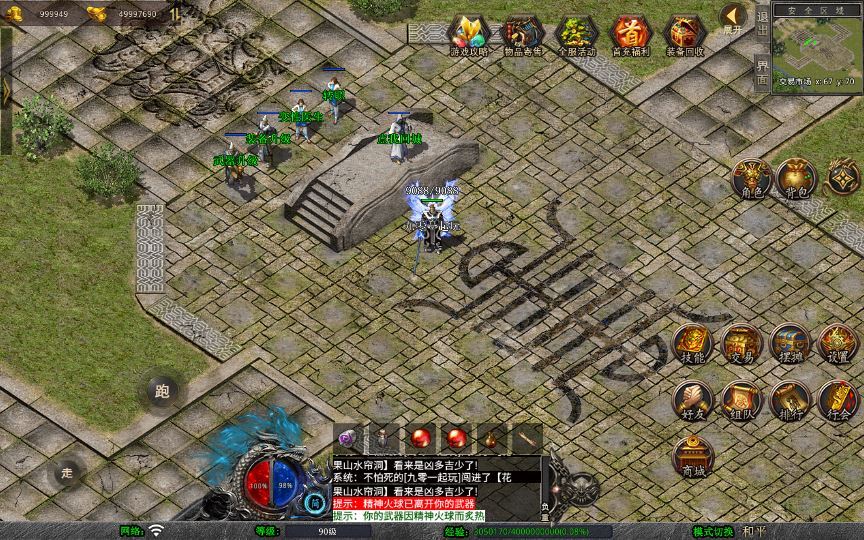Open the 物品寄售 consignment shop
This screenshot has width=864, height=540.
pyautogui.click(x=523, y=34)
